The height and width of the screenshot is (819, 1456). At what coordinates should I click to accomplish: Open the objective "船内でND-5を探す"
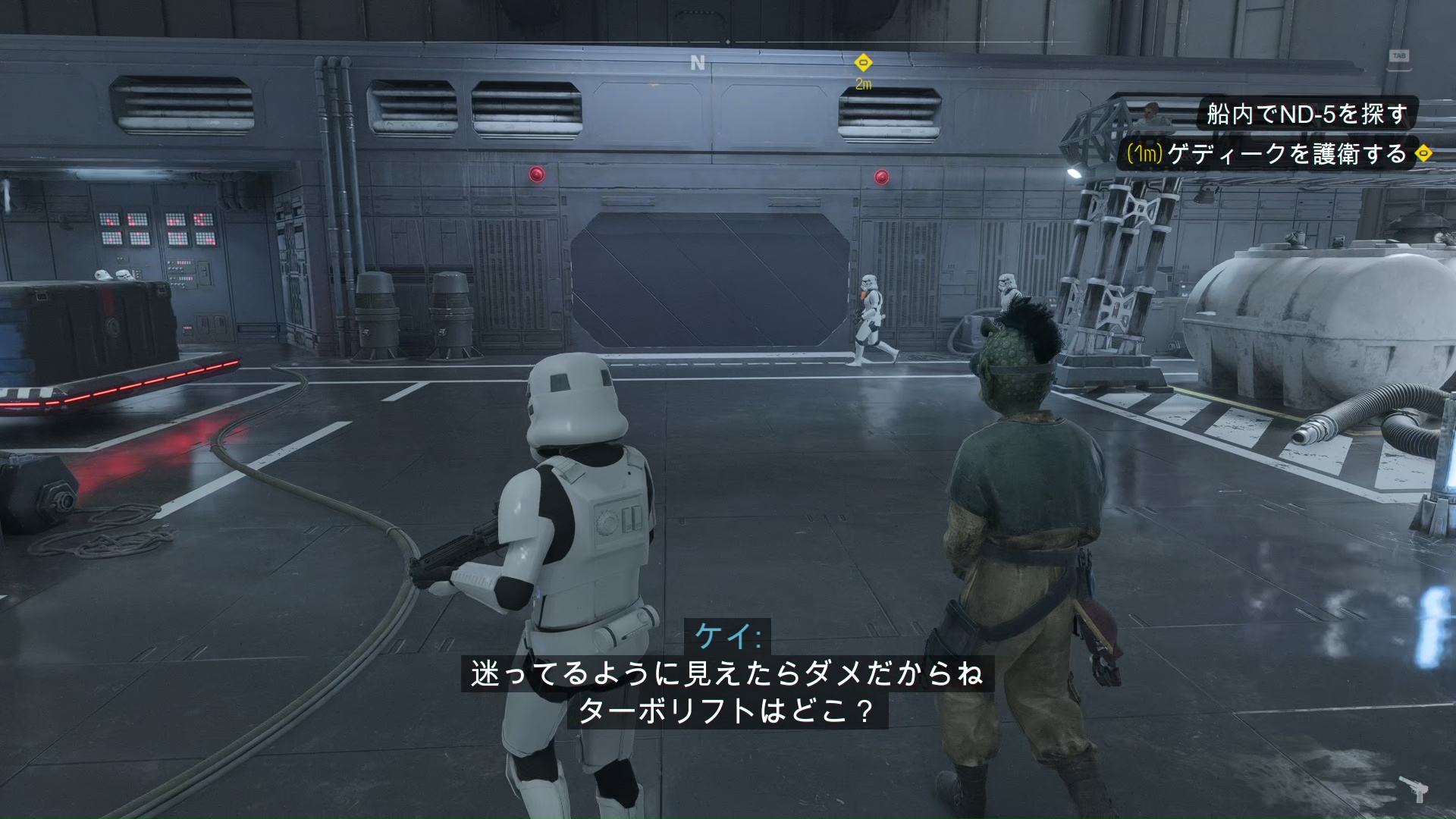click(1307, 115)
